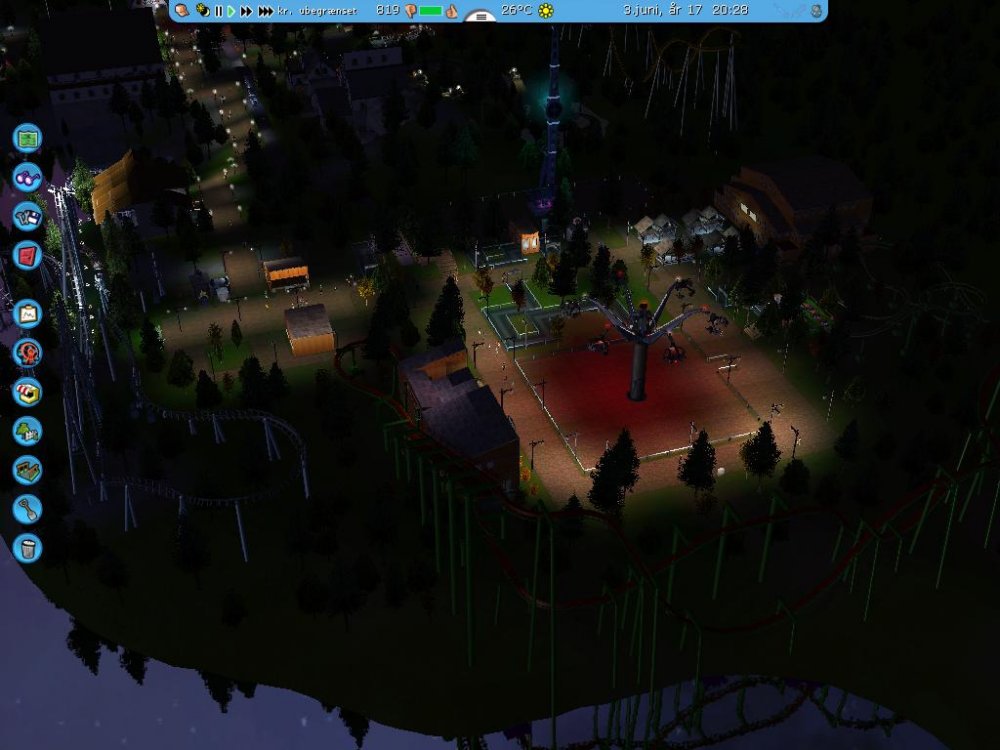Open the paths and queues construction menu
This screenshot has width=1000, height=750.
coord(27,470)
